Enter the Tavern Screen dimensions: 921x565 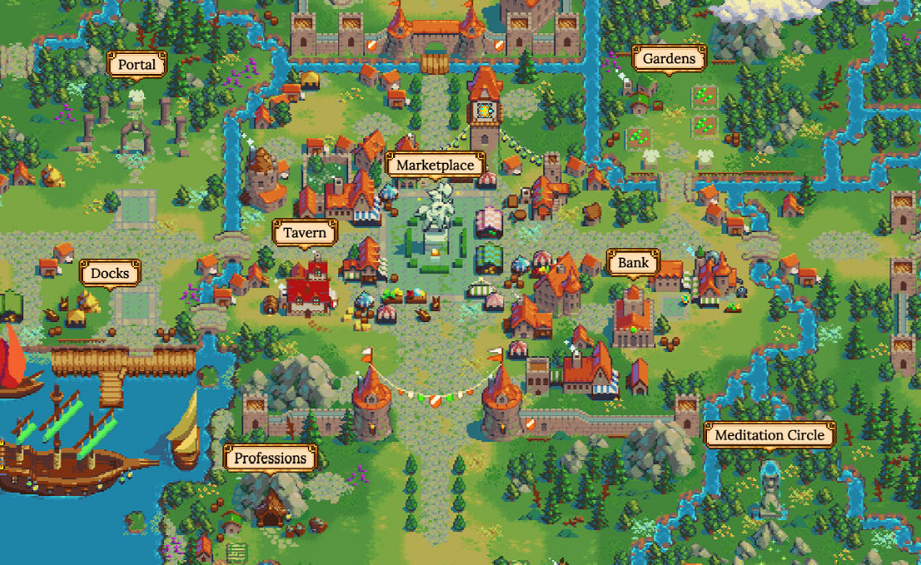304,233
